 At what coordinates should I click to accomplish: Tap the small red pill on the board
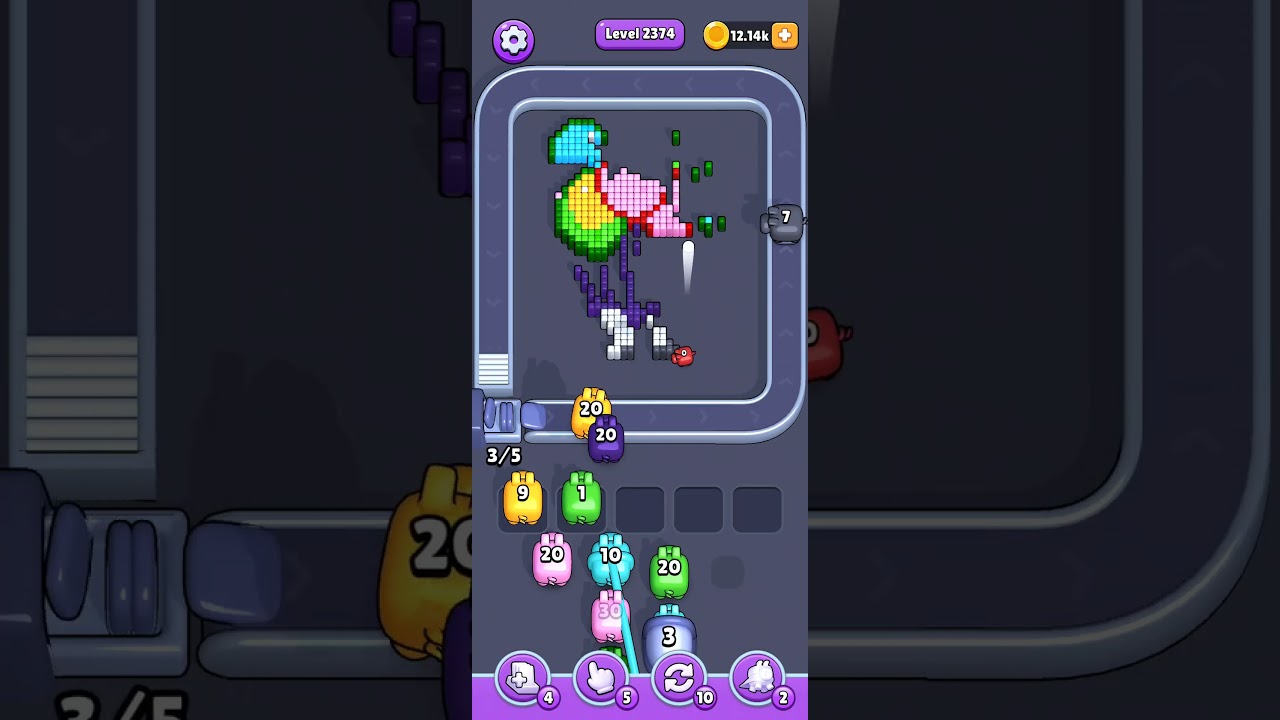click(x=683, y=356)
